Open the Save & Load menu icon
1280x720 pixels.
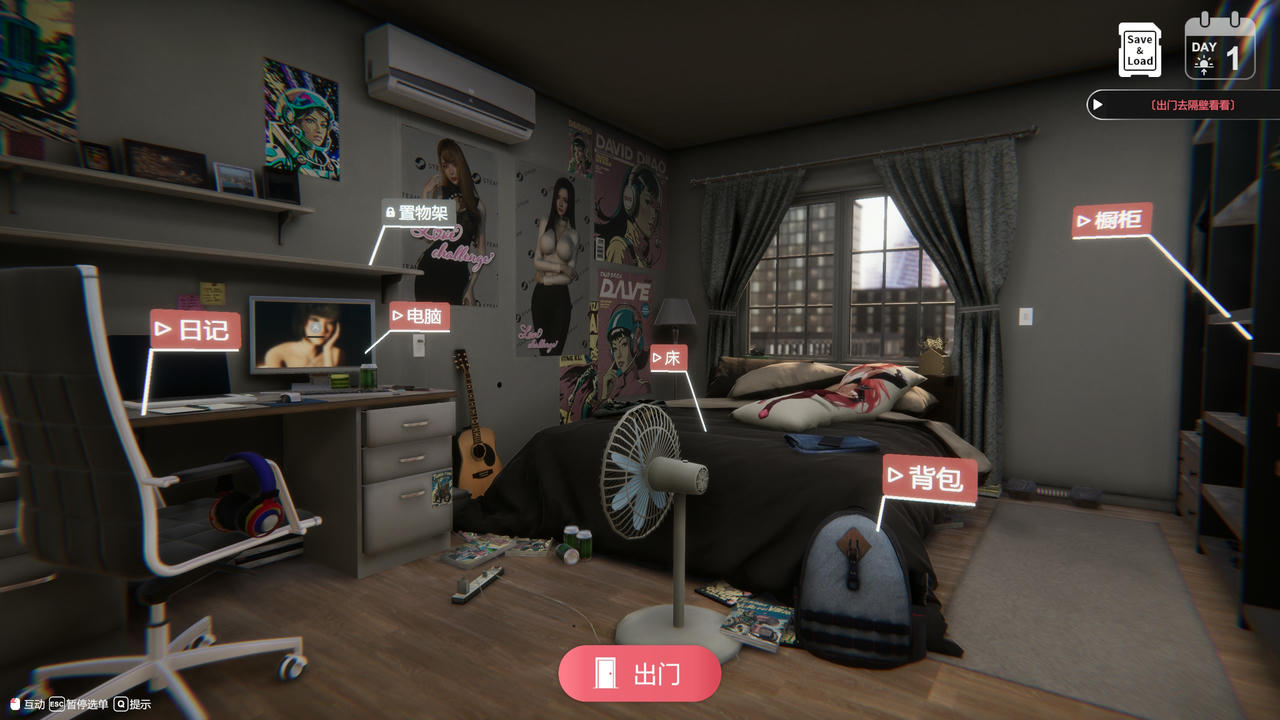point(1139,49)
